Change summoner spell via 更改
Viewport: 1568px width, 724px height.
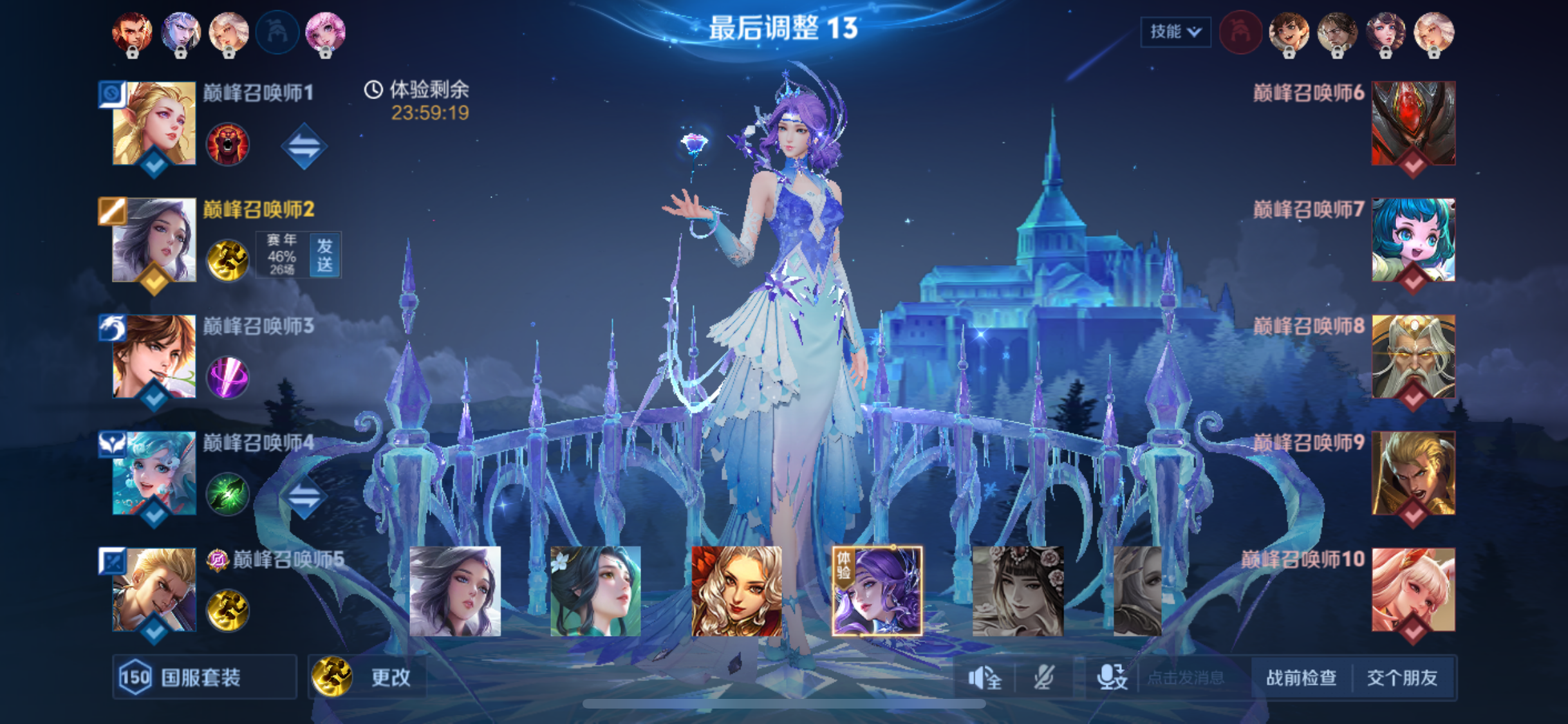click(x=368, y=677)
